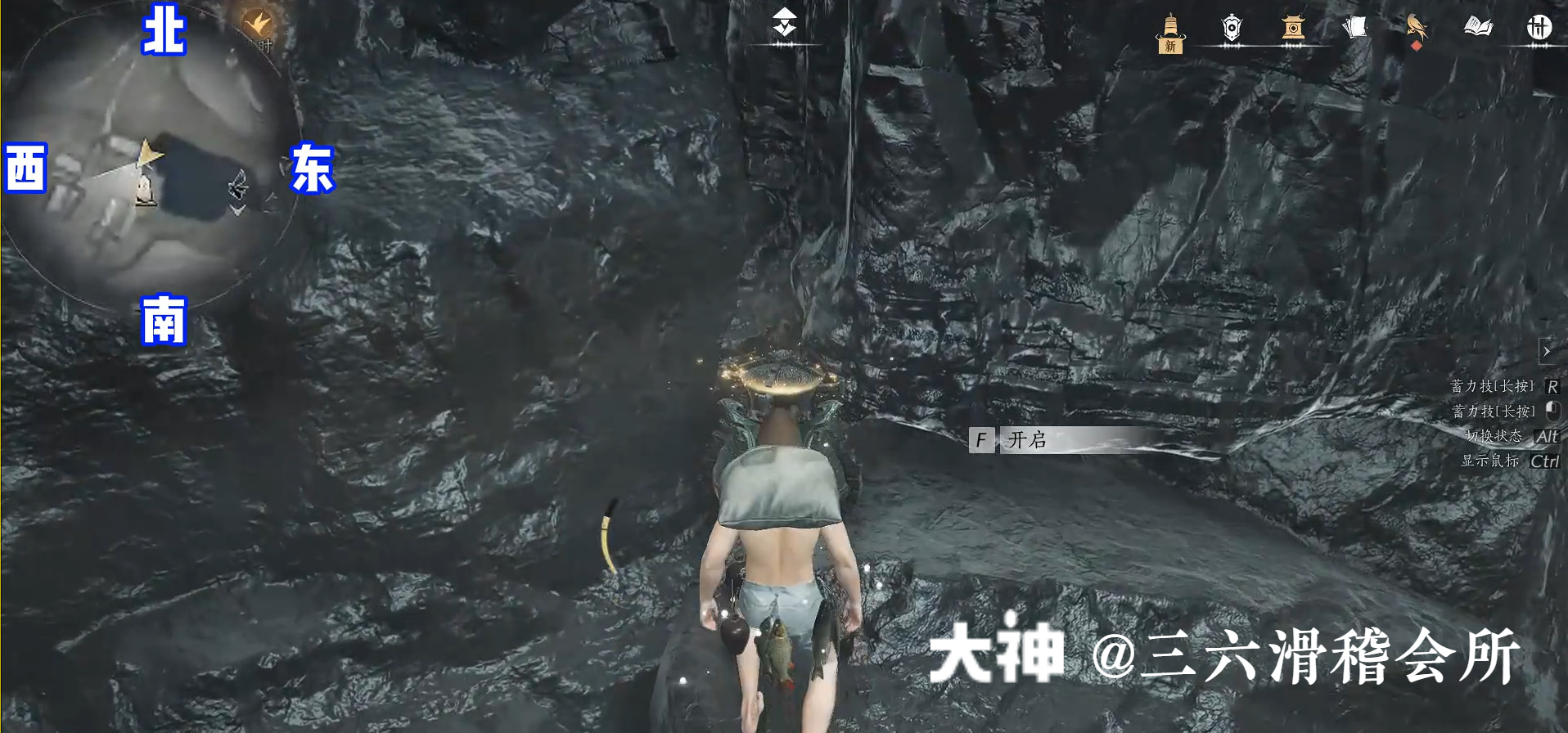Click the 开启 open interaction prompt
Image resolution: width=1568 pixels, height=733 pixels.
tap(1027, 440)
